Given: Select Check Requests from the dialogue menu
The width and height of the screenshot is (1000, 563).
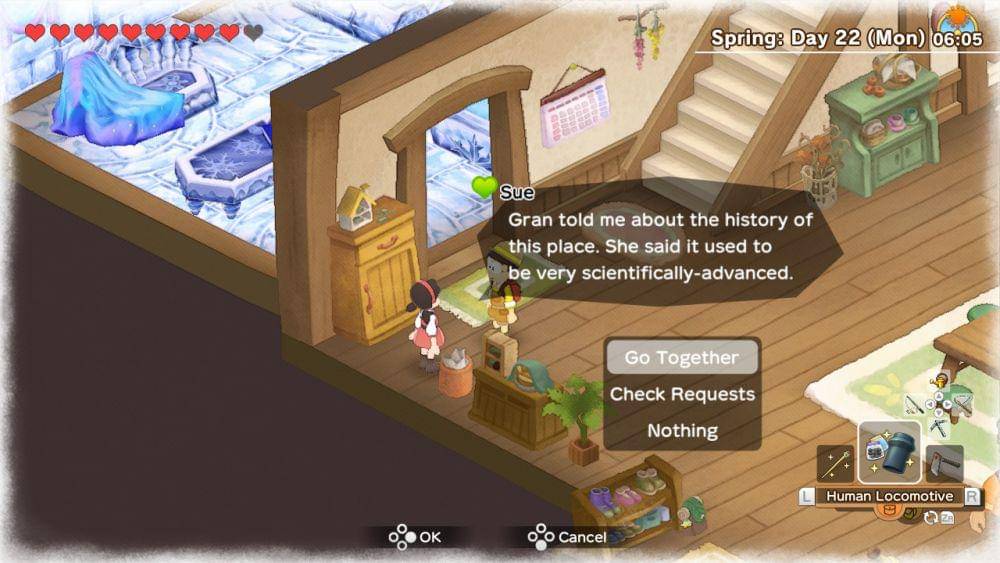Looking at the screenshot, I should [x=682, y=394].
